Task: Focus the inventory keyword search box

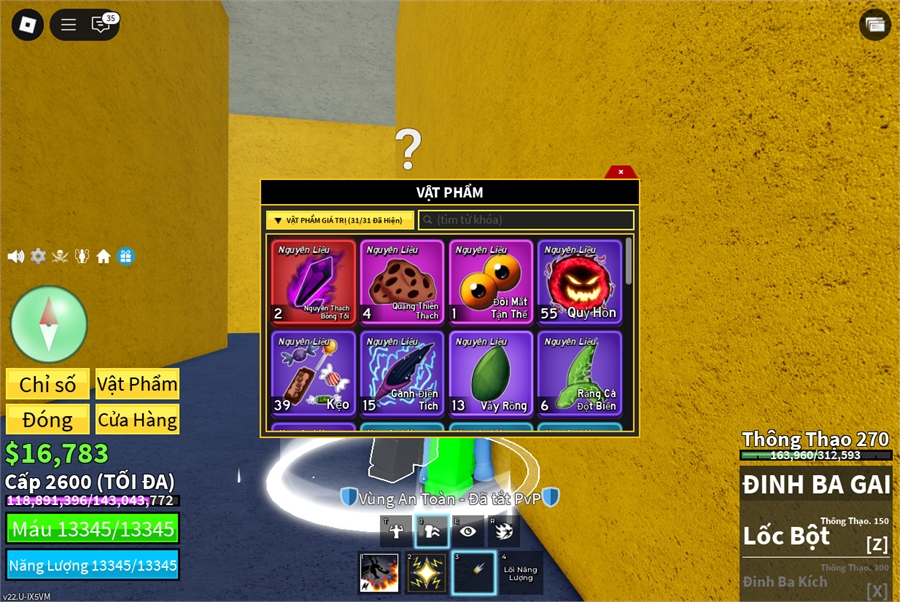Action: 526,220
